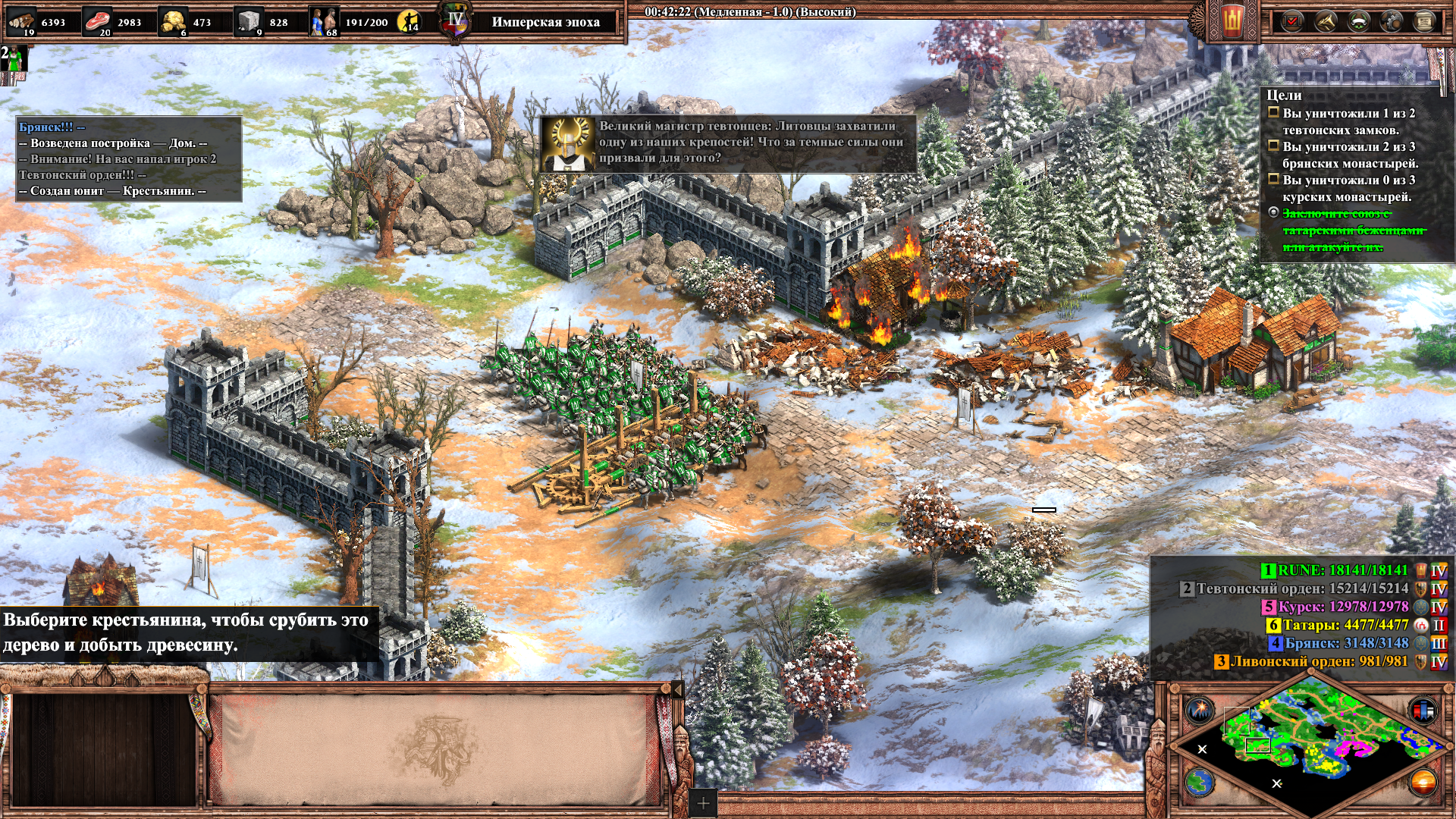Open the gear settings menu
This screenshot has height=819, width=1456.
(1392, 21)
